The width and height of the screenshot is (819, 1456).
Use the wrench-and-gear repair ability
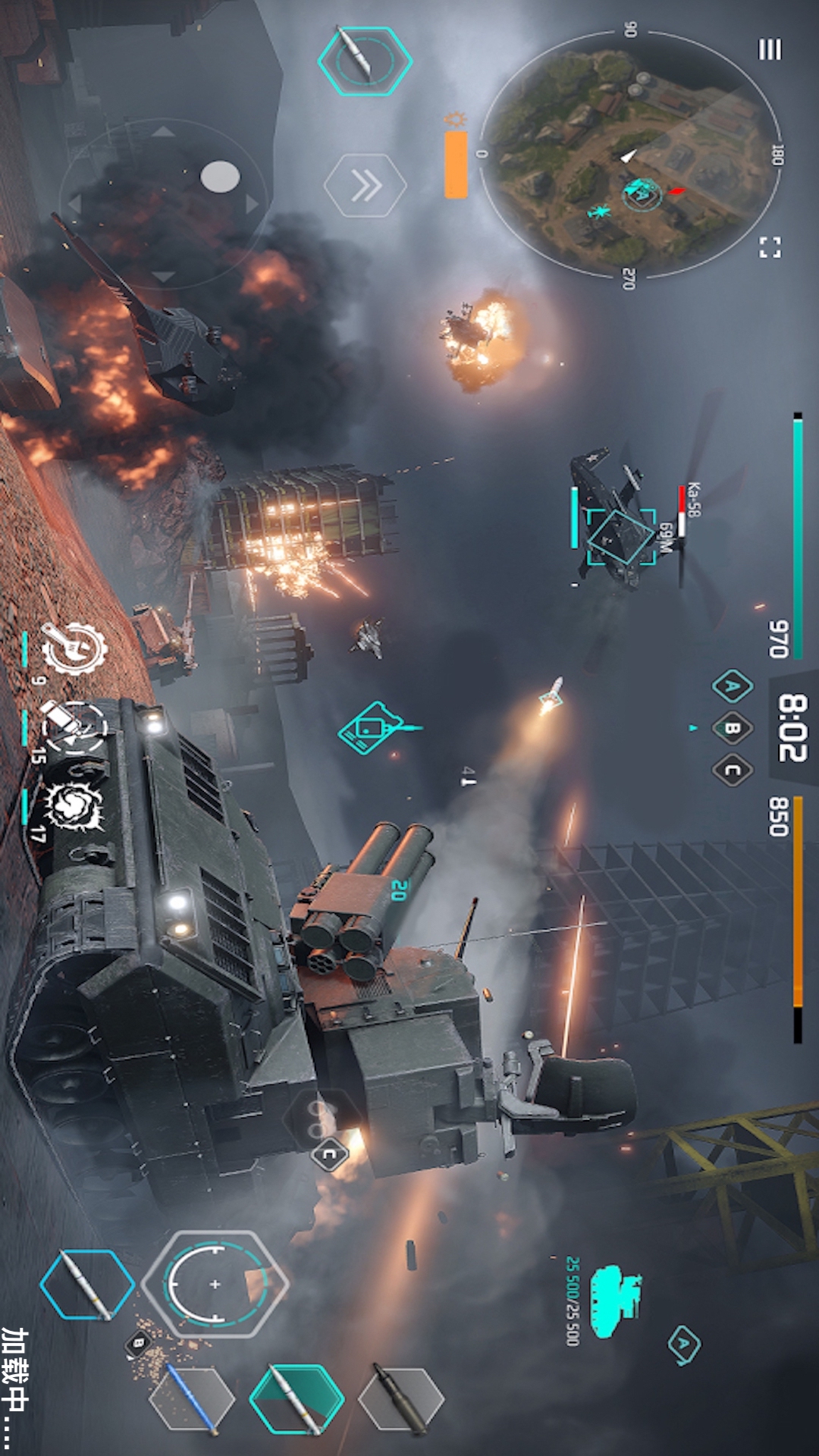[x=73, y=648]
